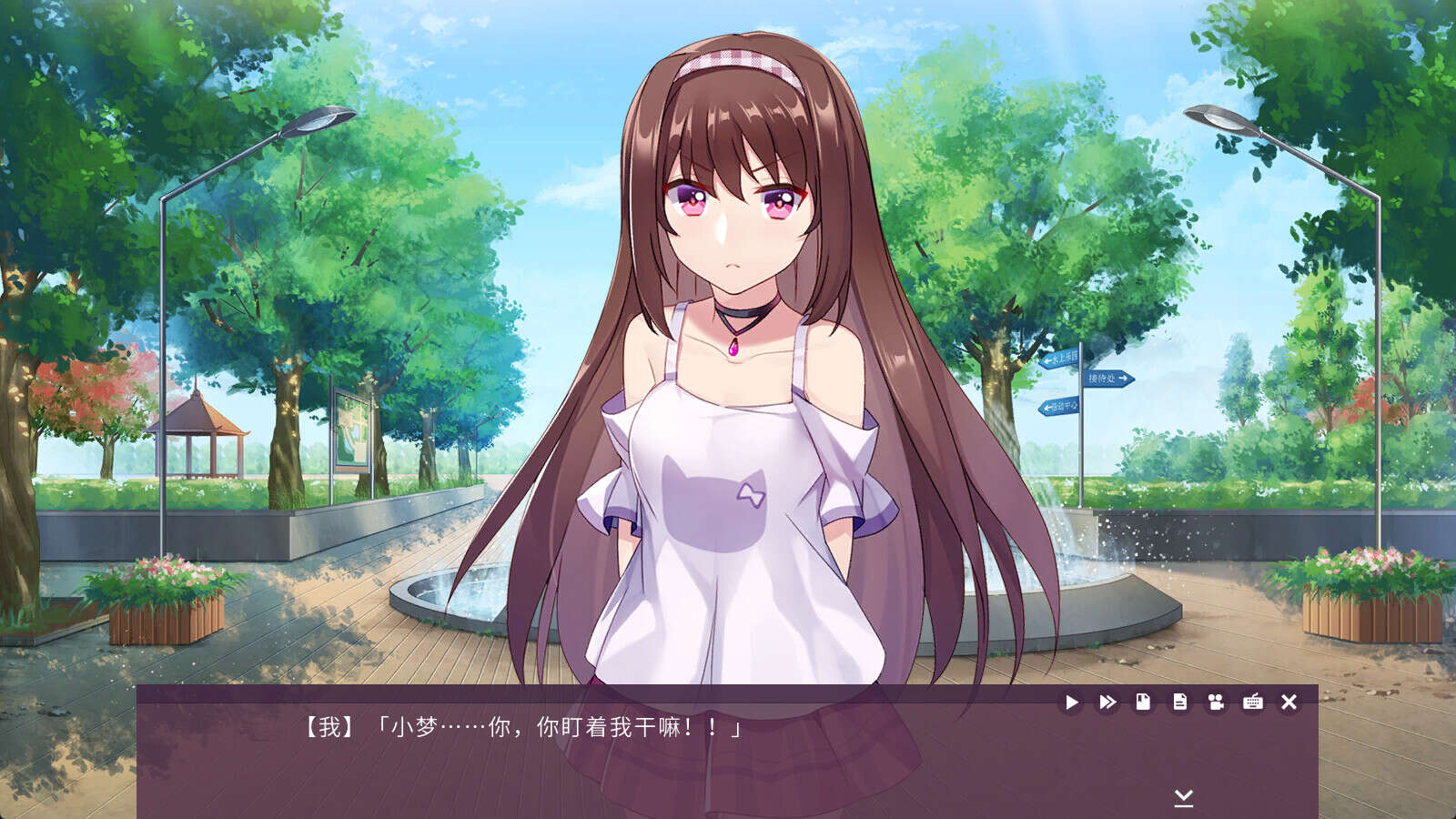The image size is (1456, 819).
Task: Click the movie camera icon
Action: (1216, 702)
